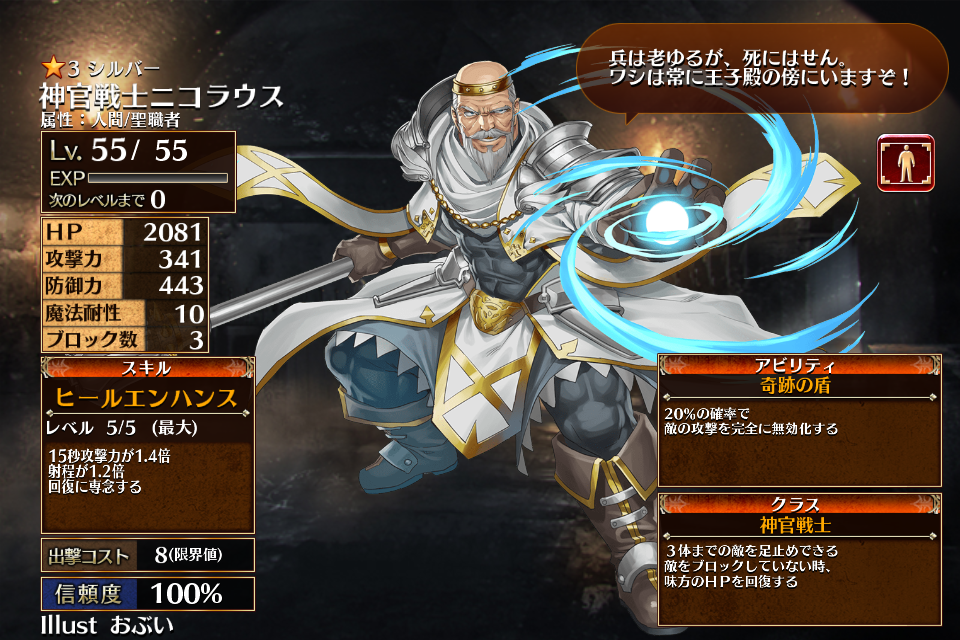Viewport: 960px width, 640px height.
Task: Toggle the red character figure view button
Action: [905, 163]
